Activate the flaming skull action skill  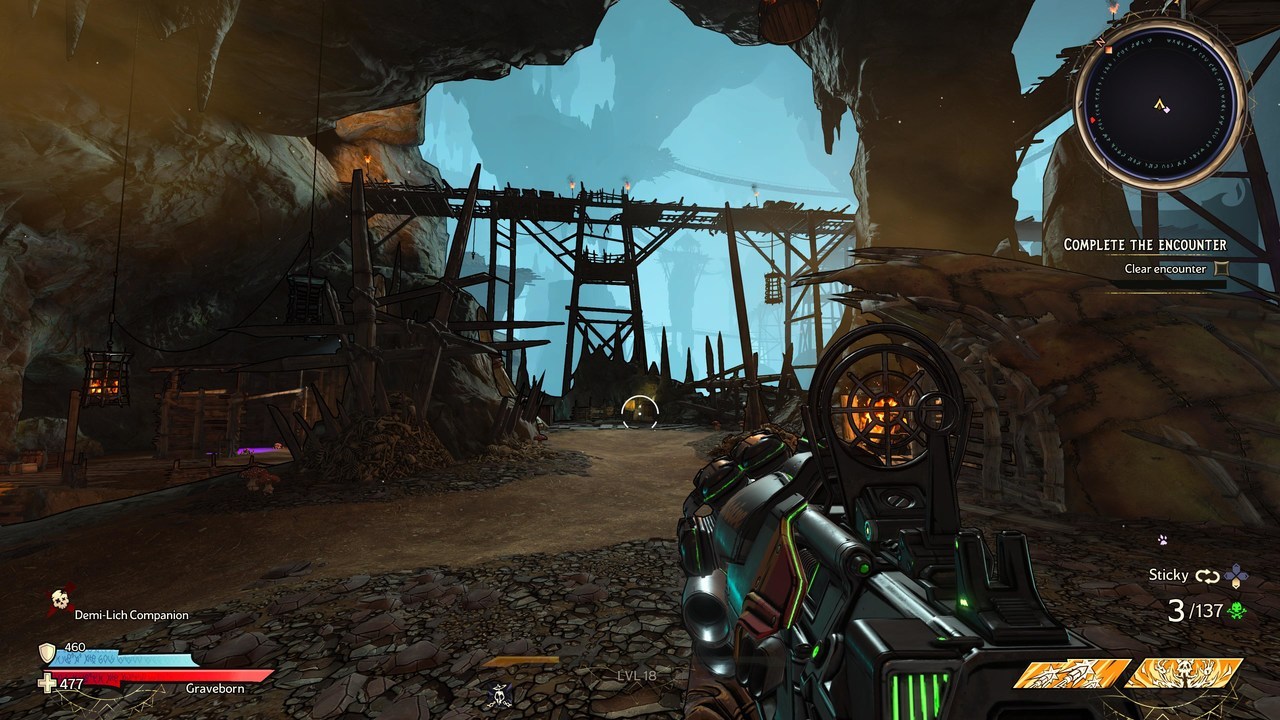click(x=1183, y=674)
